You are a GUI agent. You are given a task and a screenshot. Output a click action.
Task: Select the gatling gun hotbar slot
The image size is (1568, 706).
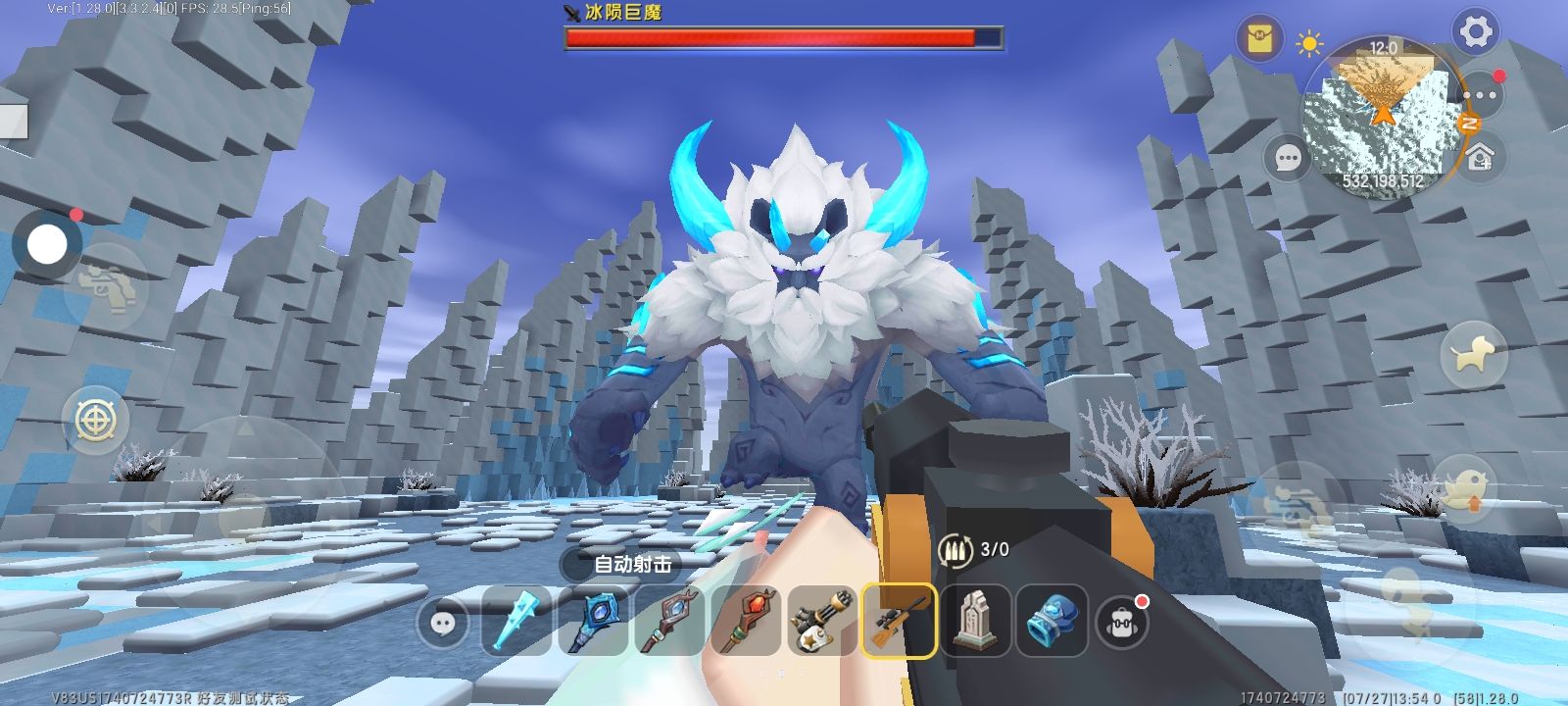coord(822,621)
